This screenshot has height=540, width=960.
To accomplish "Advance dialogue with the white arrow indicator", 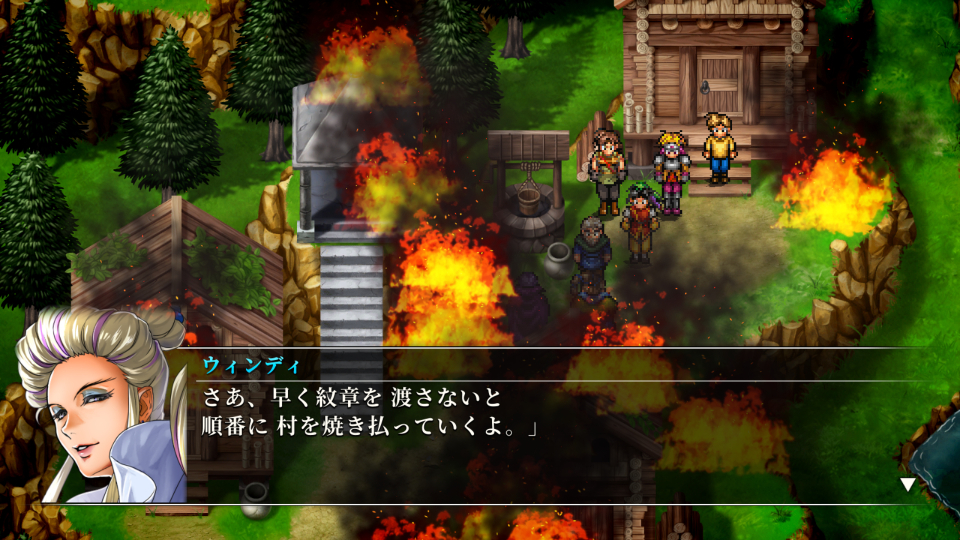I will 908,485.
